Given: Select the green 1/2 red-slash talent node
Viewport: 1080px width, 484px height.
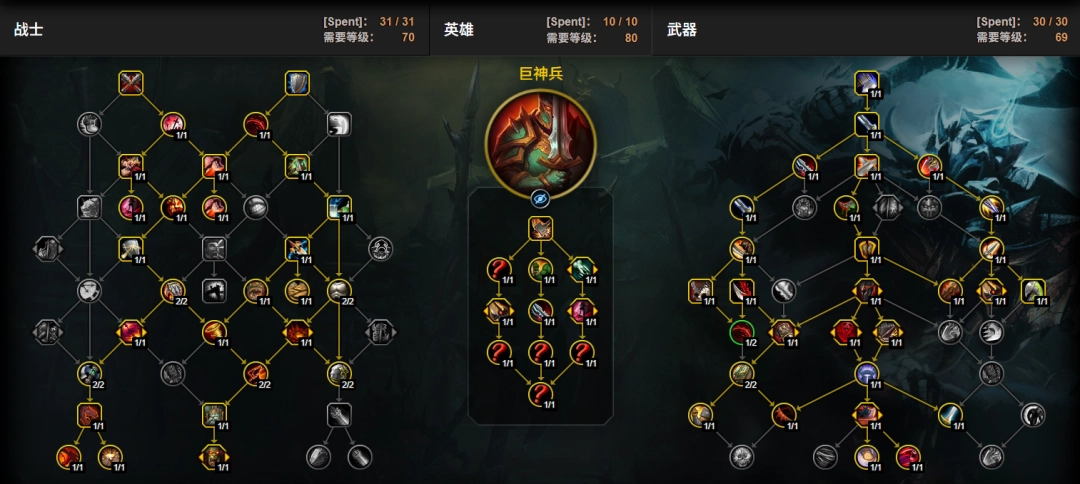Looking at the screenshot, I should [x=741, y=331].
